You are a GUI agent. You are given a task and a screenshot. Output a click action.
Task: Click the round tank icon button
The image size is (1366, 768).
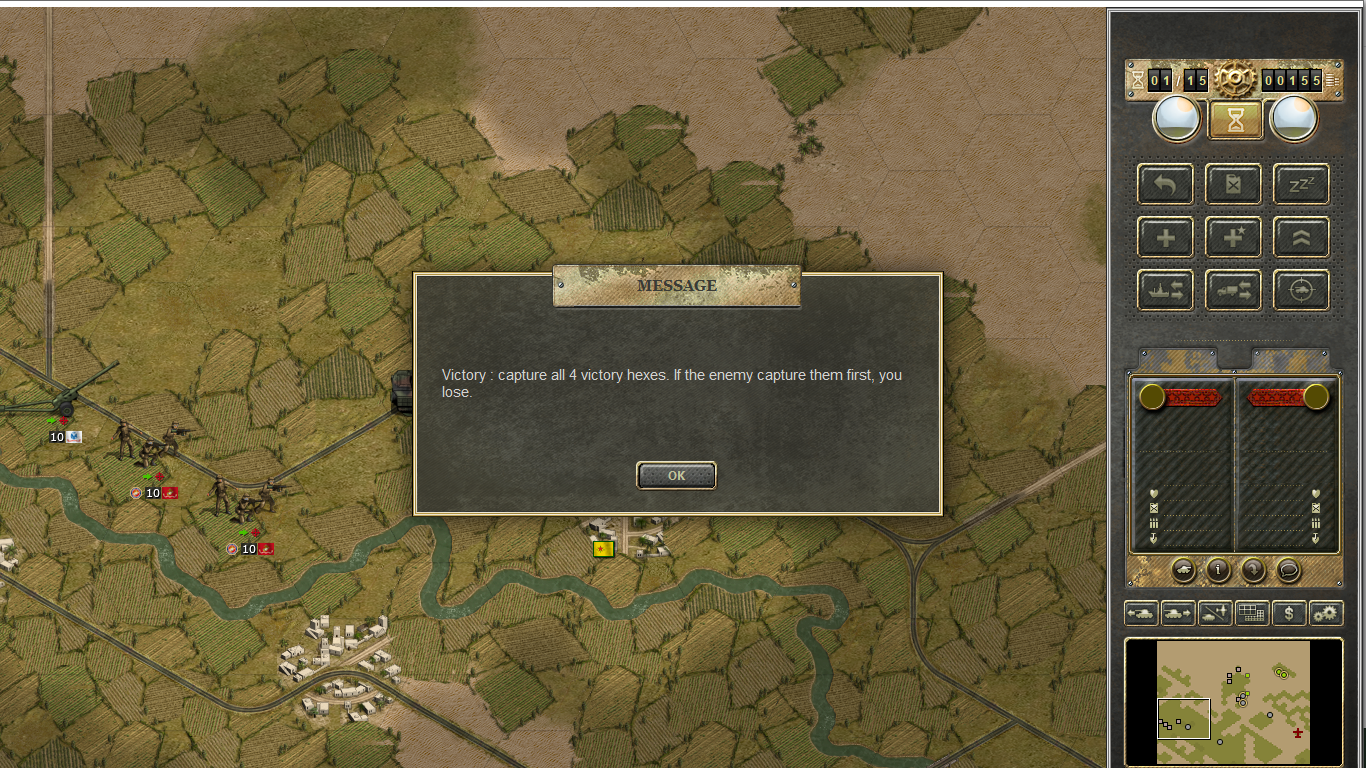click(1183, 570)
